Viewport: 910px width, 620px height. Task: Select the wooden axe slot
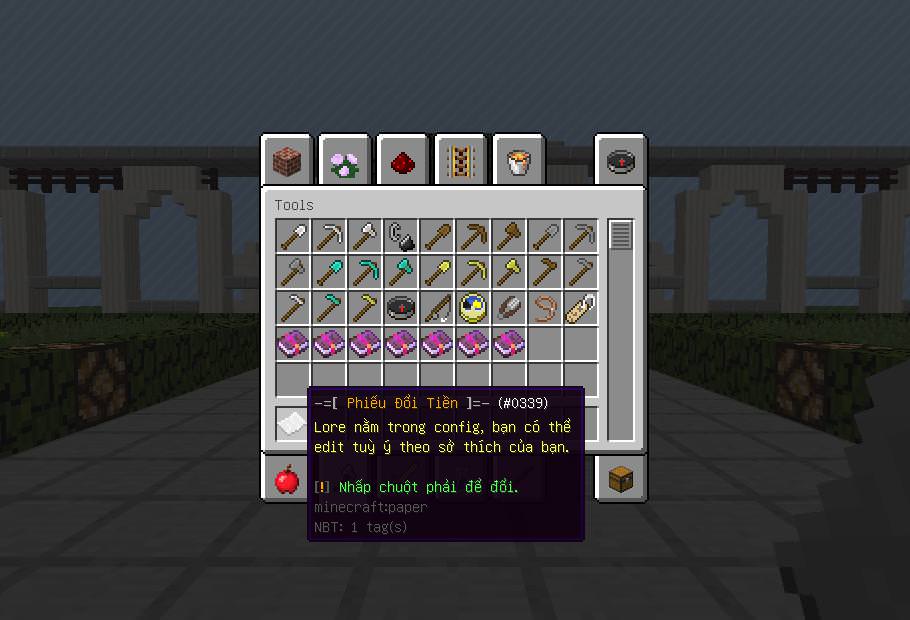click(509, 237)
